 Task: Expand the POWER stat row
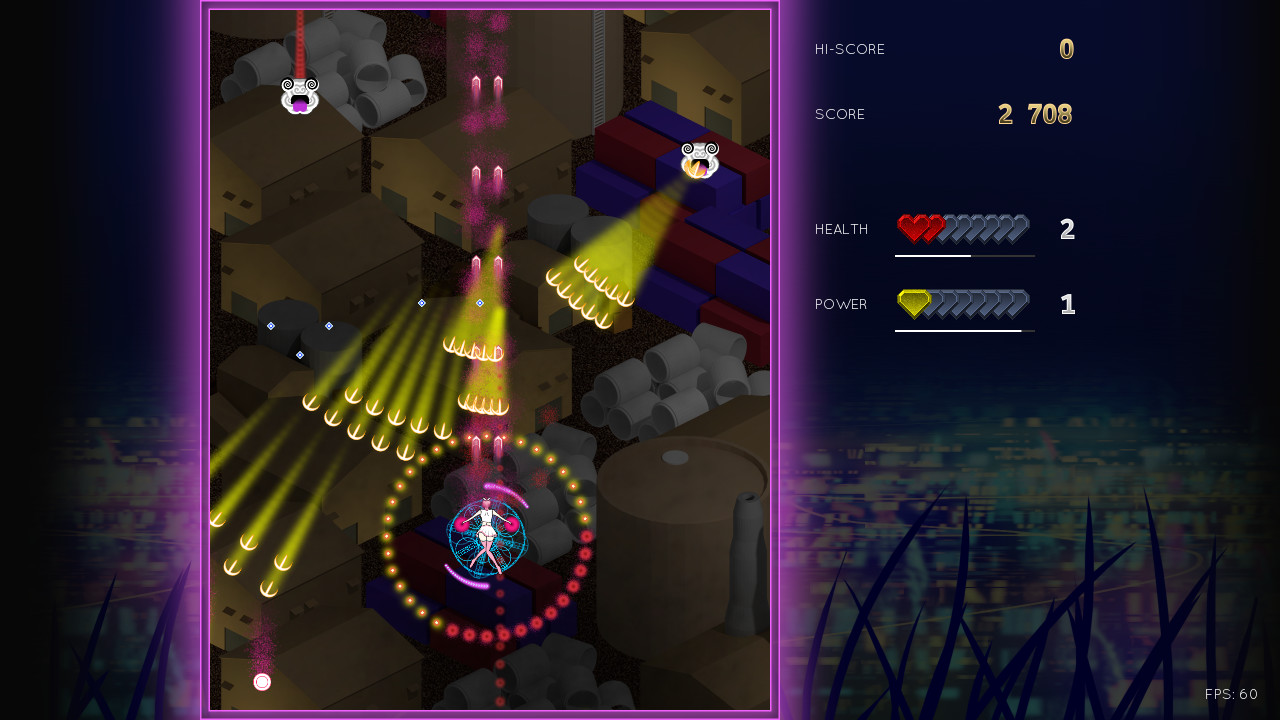pyautogui.click(x=840, y=304)
